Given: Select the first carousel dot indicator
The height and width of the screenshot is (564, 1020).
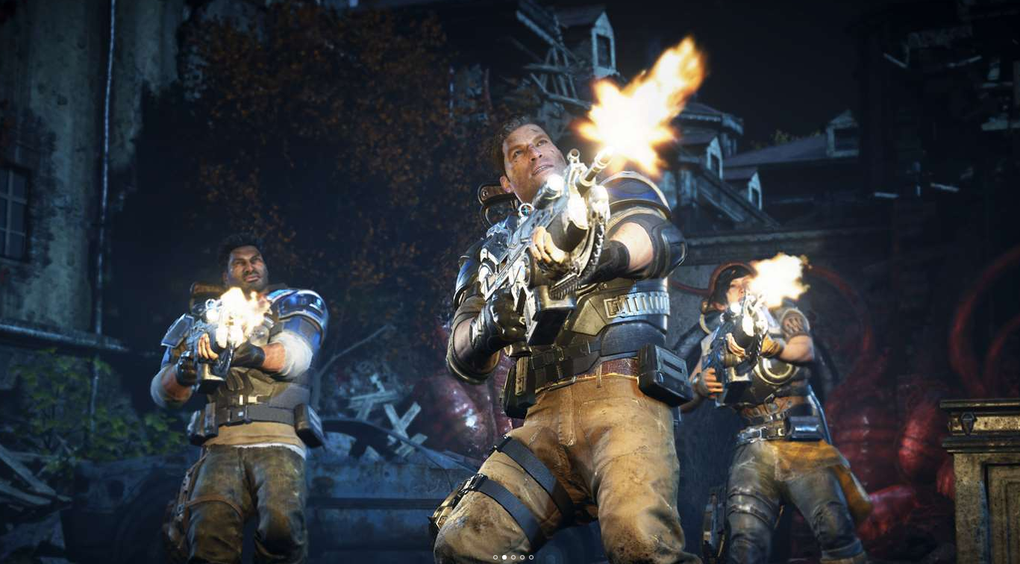Looking at the screenshot, I should click(495, 557).
